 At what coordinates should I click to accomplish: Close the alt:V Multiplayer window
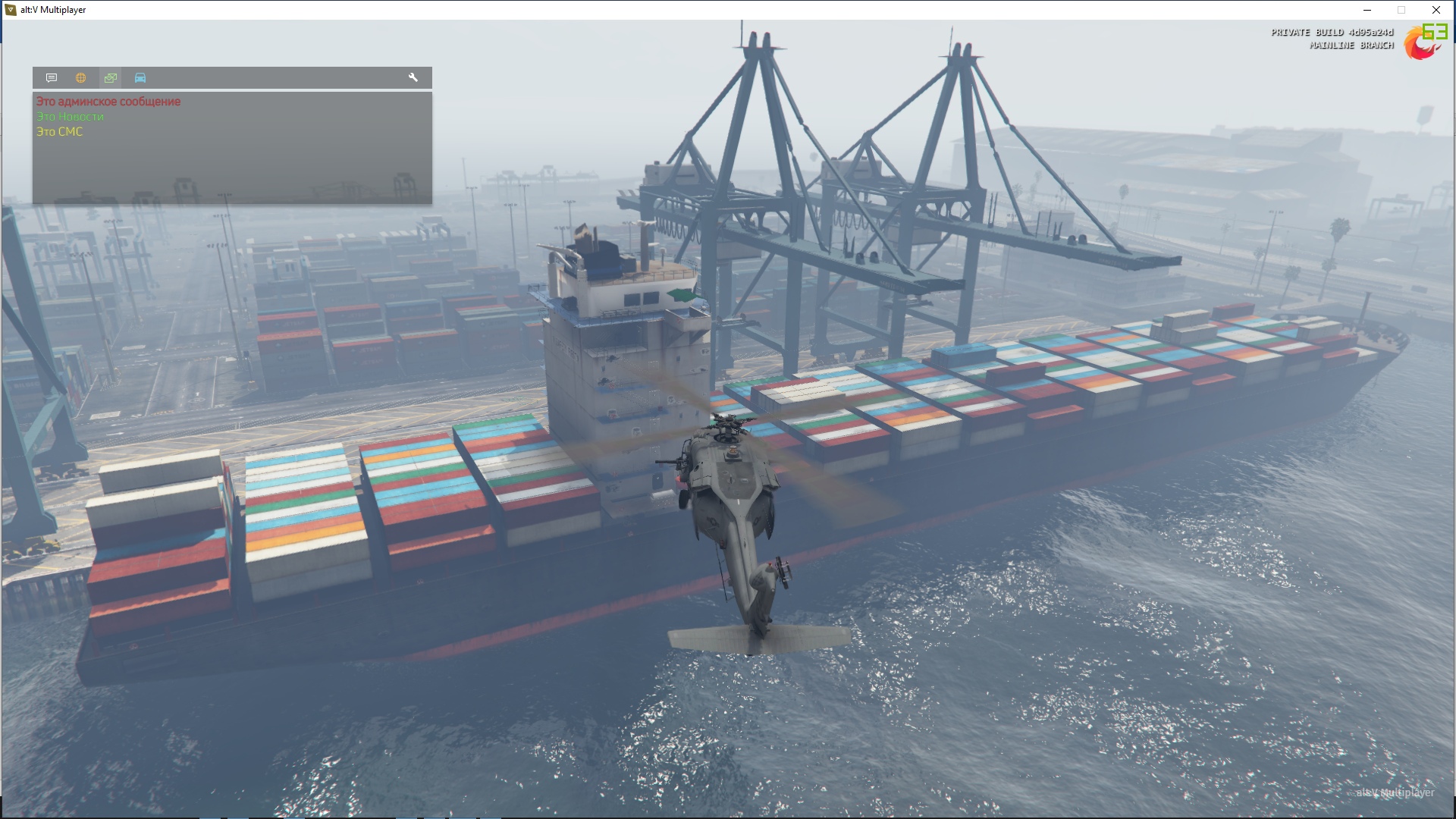pyautogui.click(x=1436, y=10)
